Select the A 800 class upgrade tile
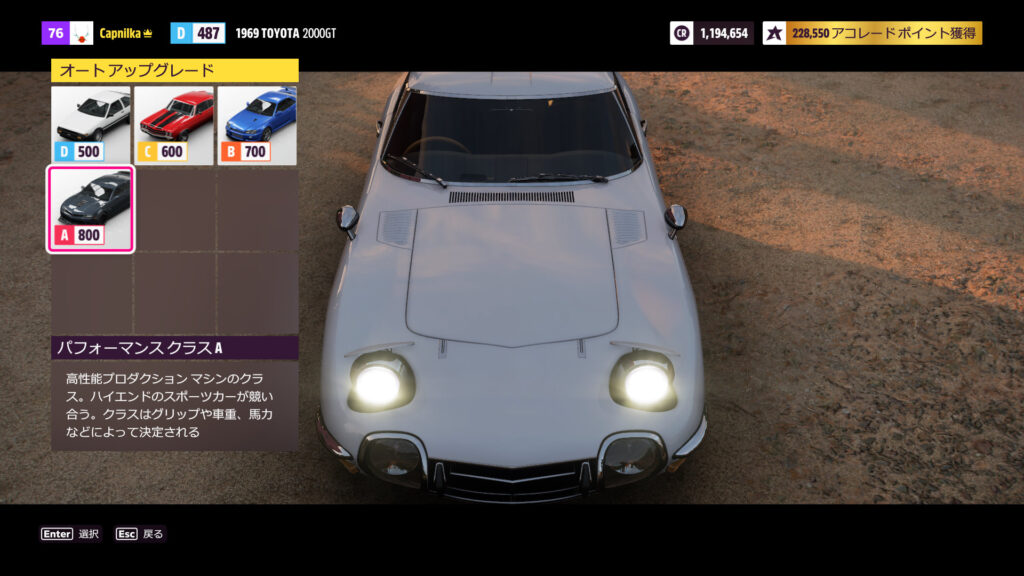Viewport: 1024px width, 576px height. pyautogui.click(x=91, y=209)
